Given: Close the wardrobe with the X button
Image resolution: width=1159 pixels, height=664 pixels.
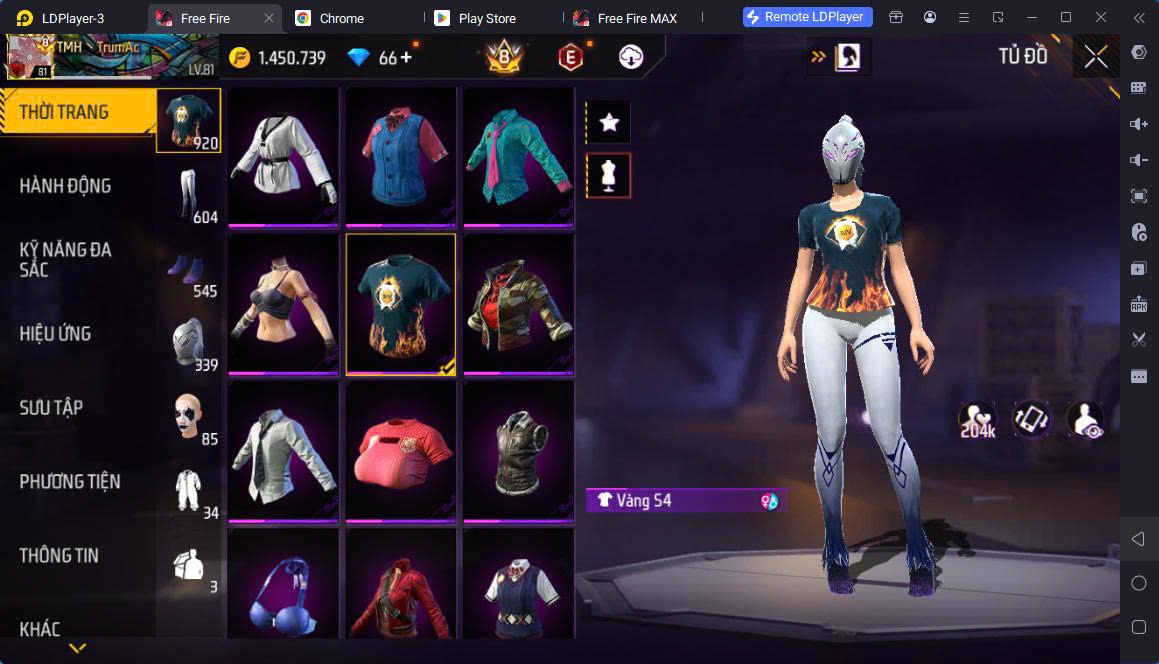Looking at the screenshot, I should (x=1096, y=57).
